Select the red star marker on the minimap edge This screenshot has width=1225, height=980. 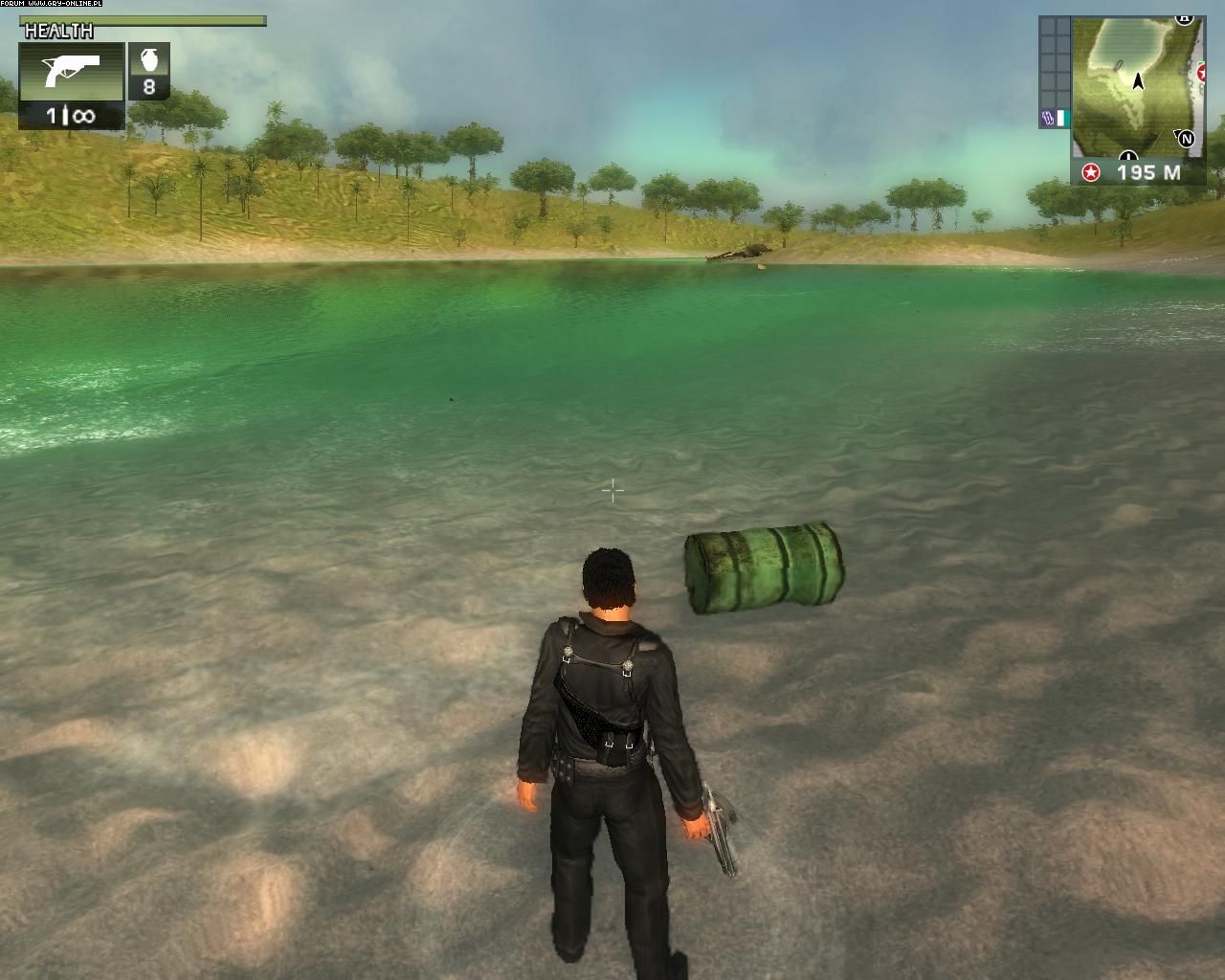(1201, 72)
